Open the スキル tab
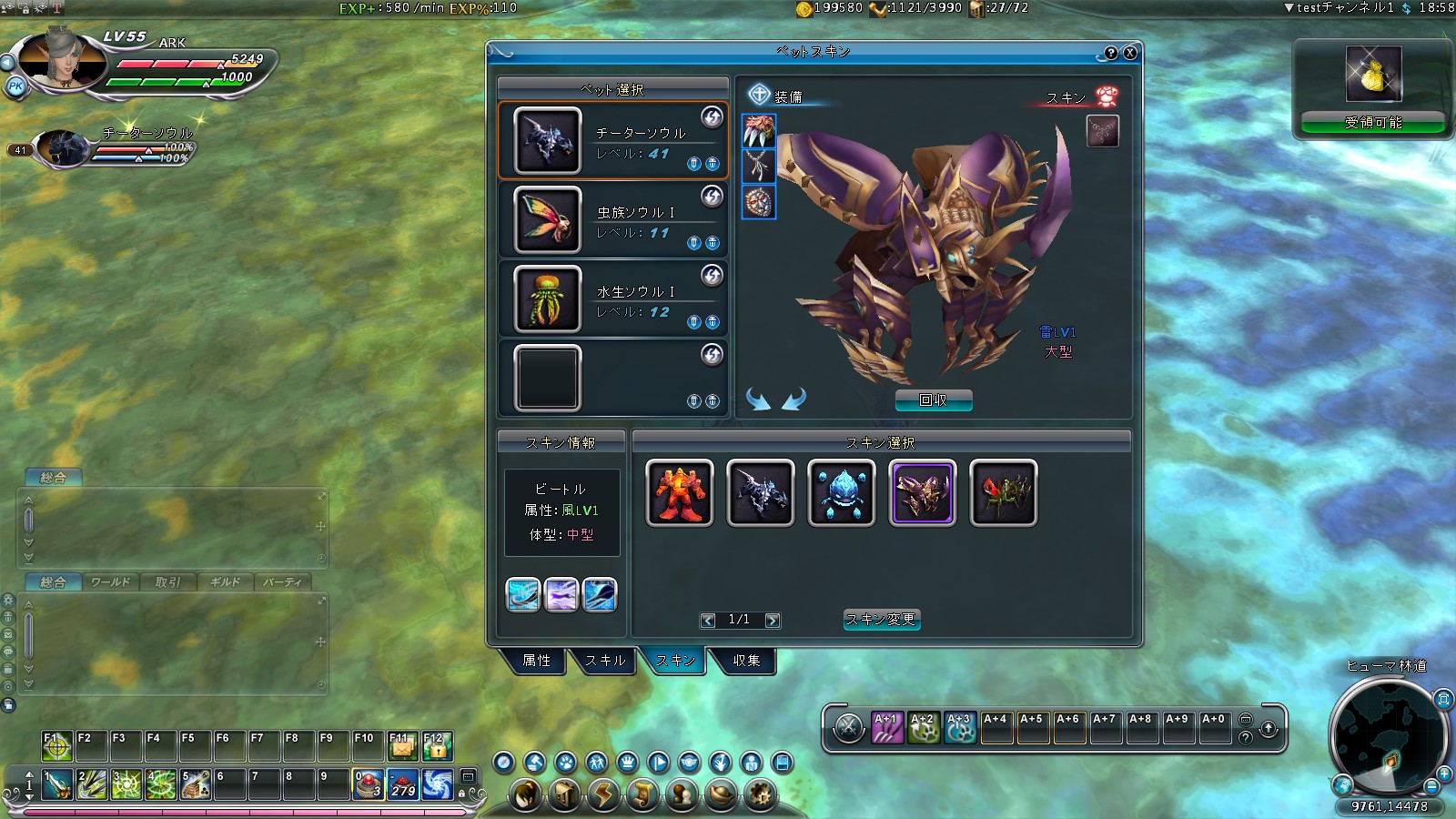Screen dimensions: 1456x819 click(x=605, y=661)
